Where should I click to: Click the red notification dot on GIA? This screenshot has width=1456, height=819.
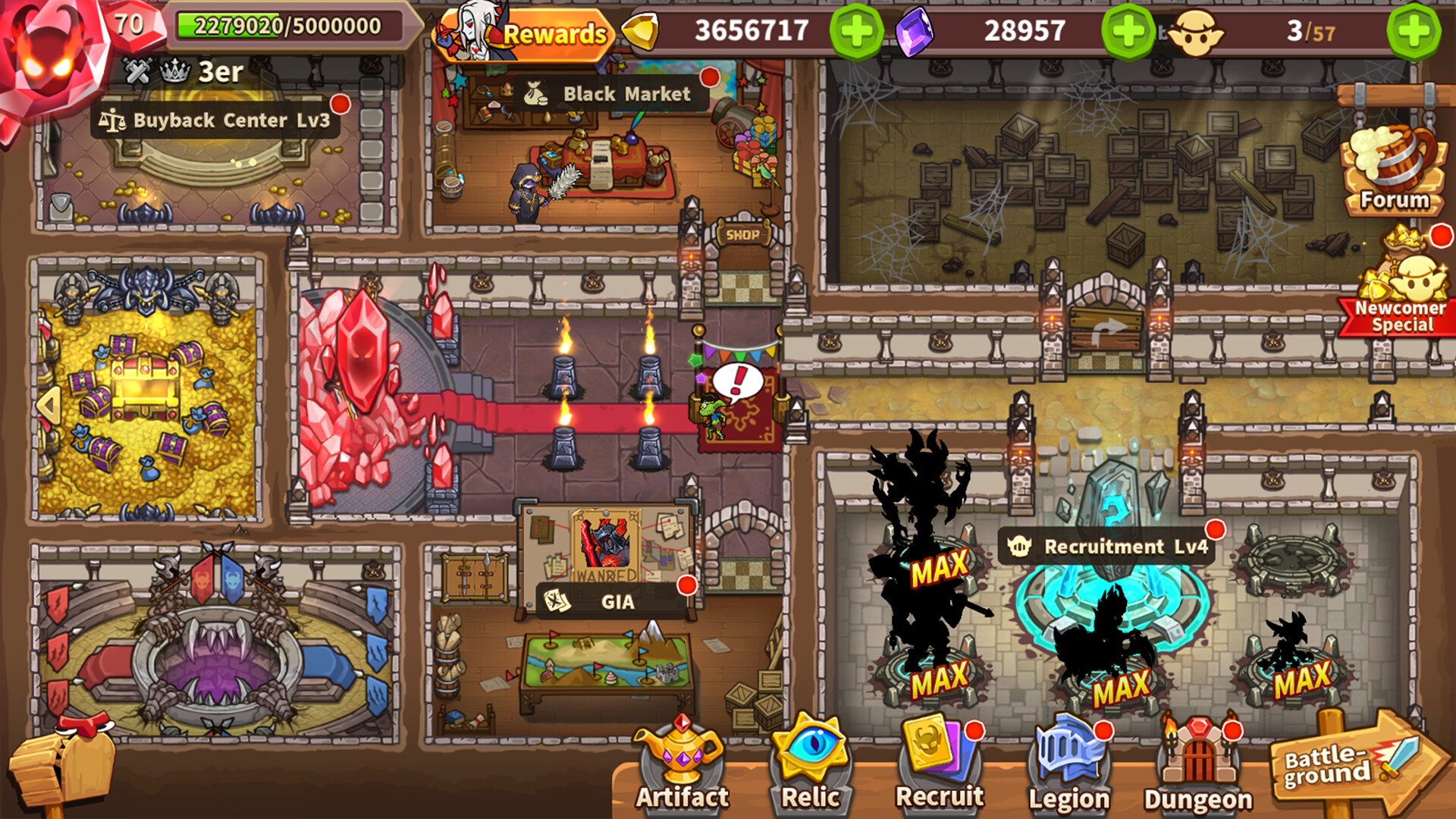(x=687, y=584)
